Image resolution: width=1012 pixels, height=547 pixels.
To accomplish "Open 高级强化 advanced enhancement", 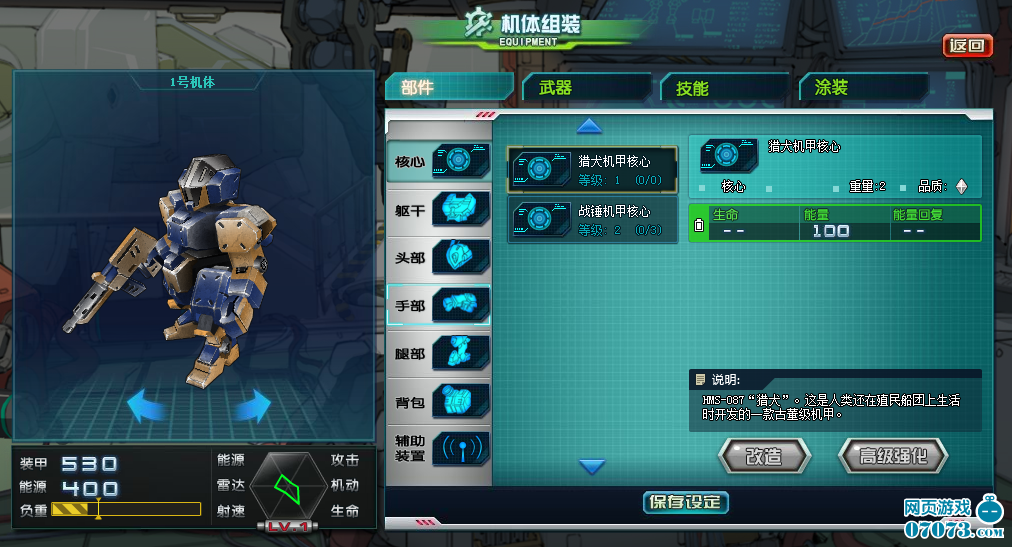I will click(892, 456).
